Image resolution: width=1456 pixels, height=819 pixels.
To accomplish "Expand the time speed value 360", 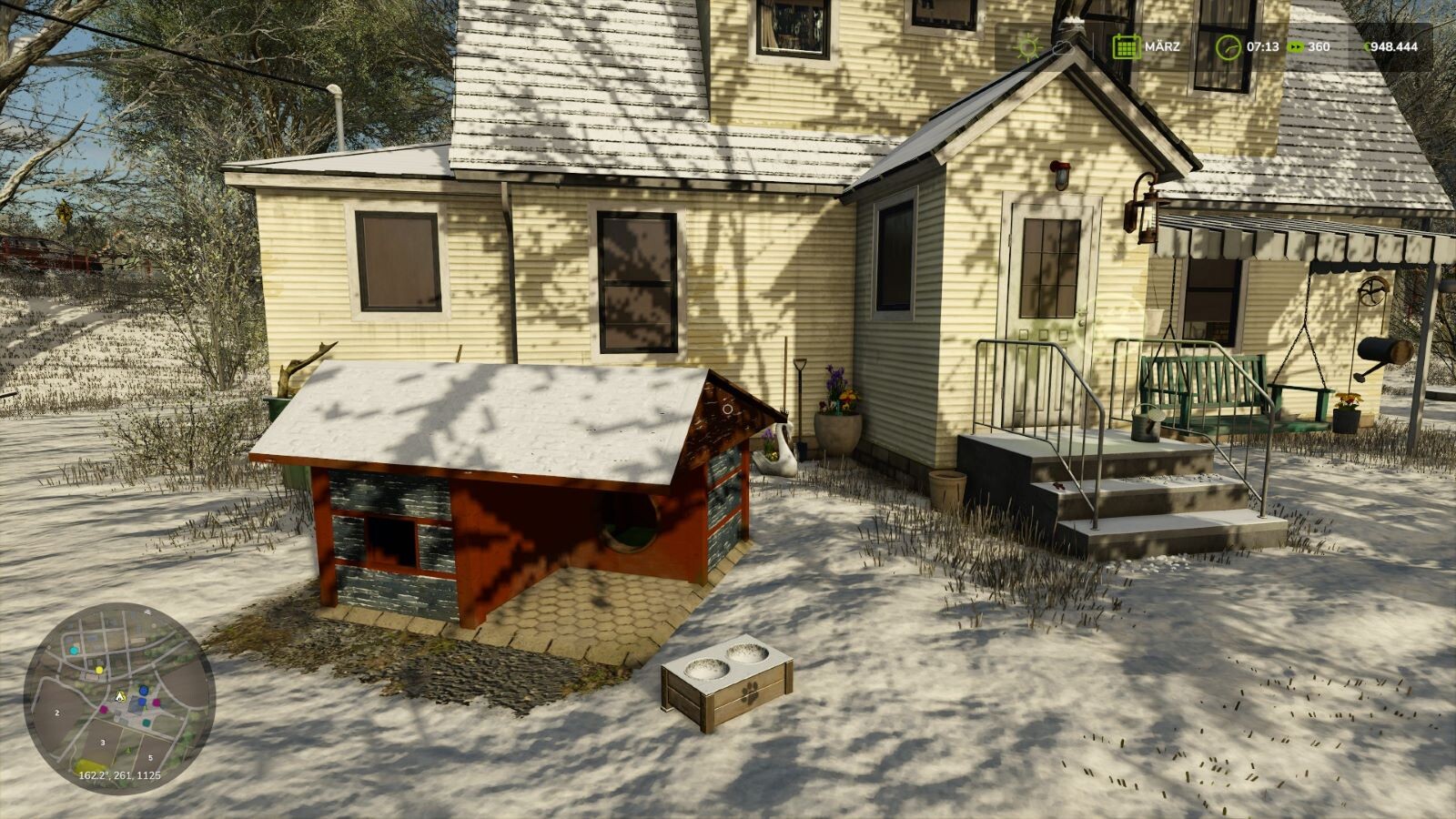I will pos(1318,46).
